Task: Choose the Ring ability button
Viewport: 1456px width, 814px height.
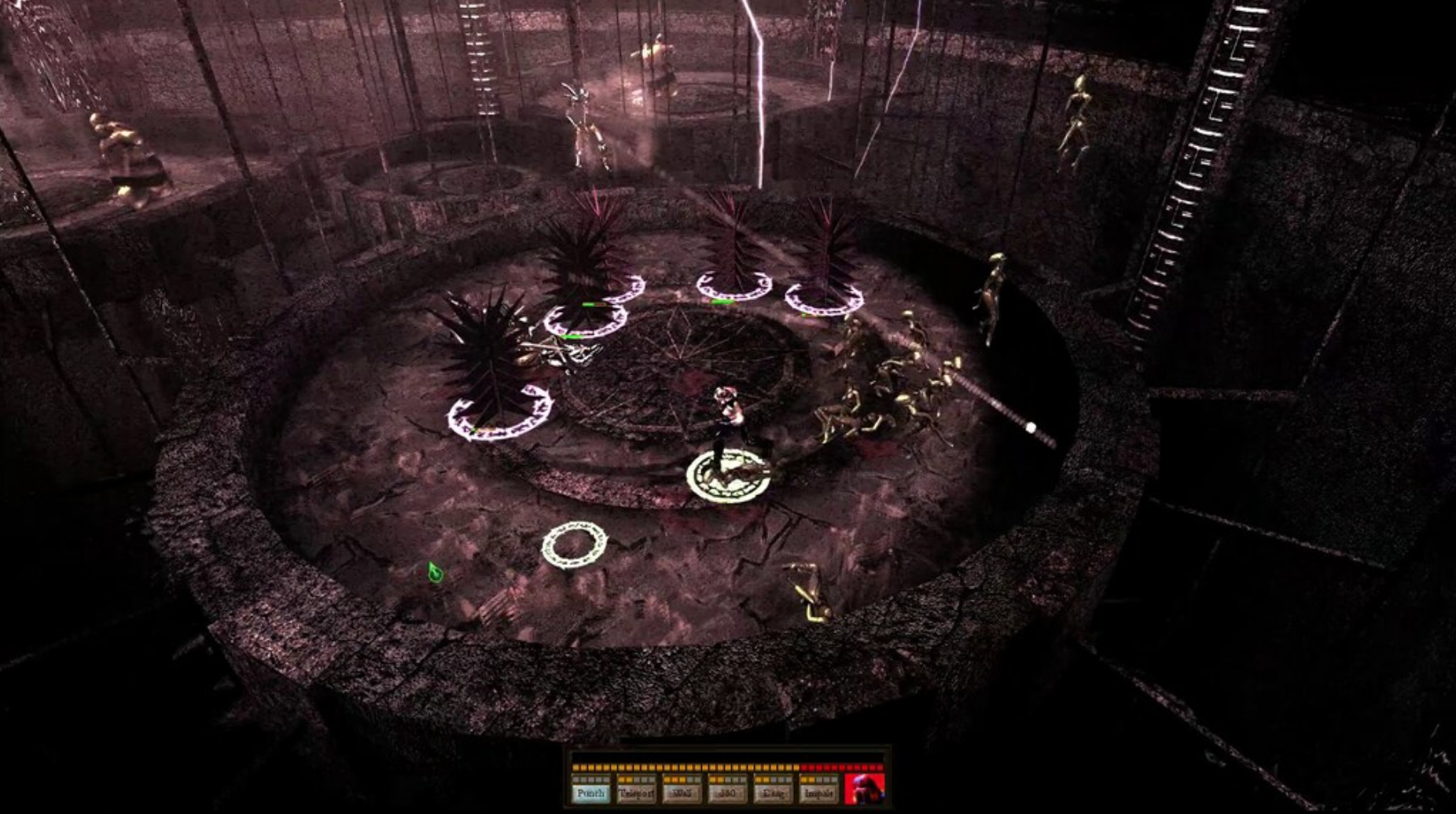Action: click(773, 794)
